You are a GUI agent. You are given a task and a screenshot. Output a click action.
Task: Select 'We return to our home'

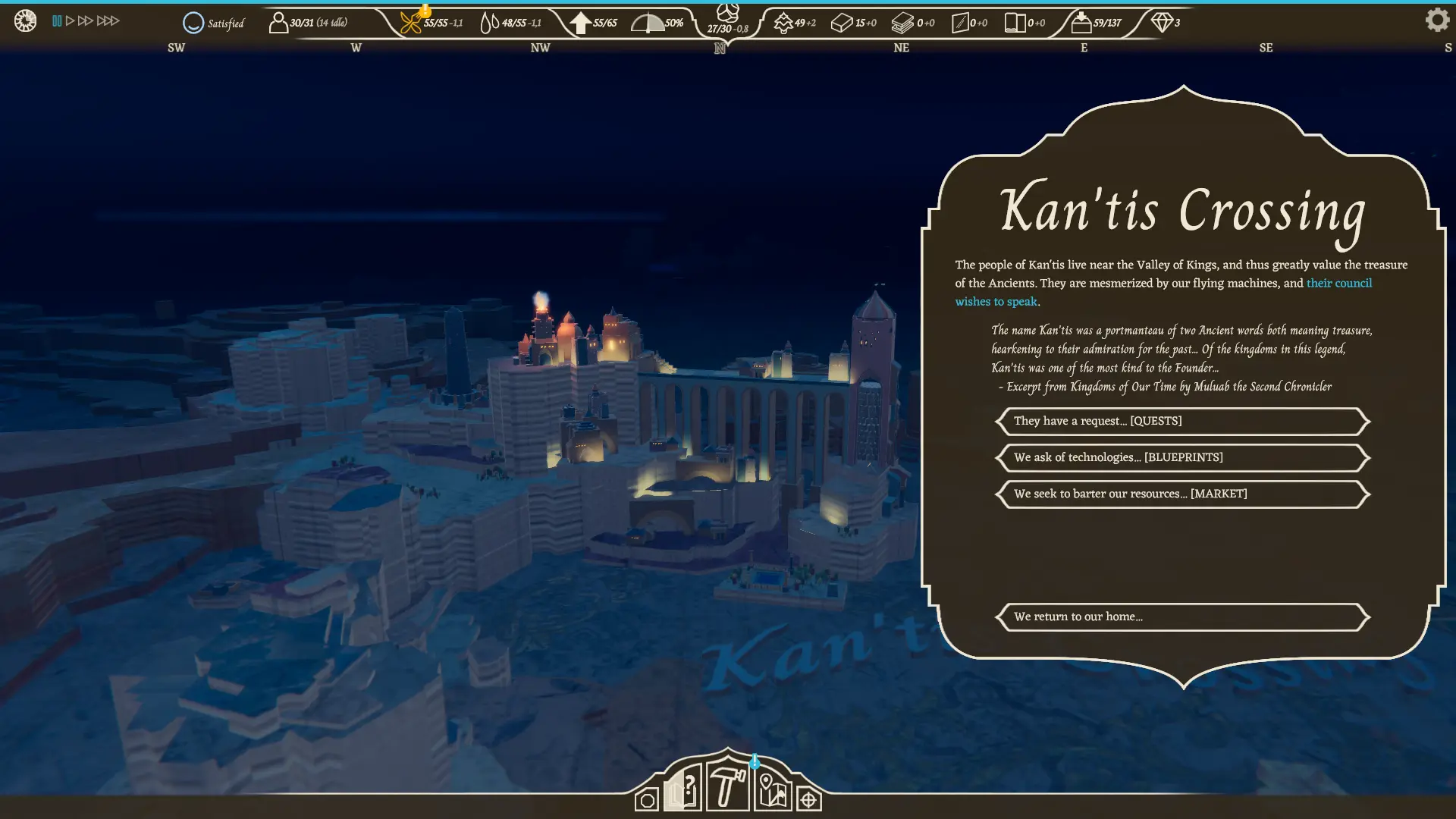click(1181, 617)
